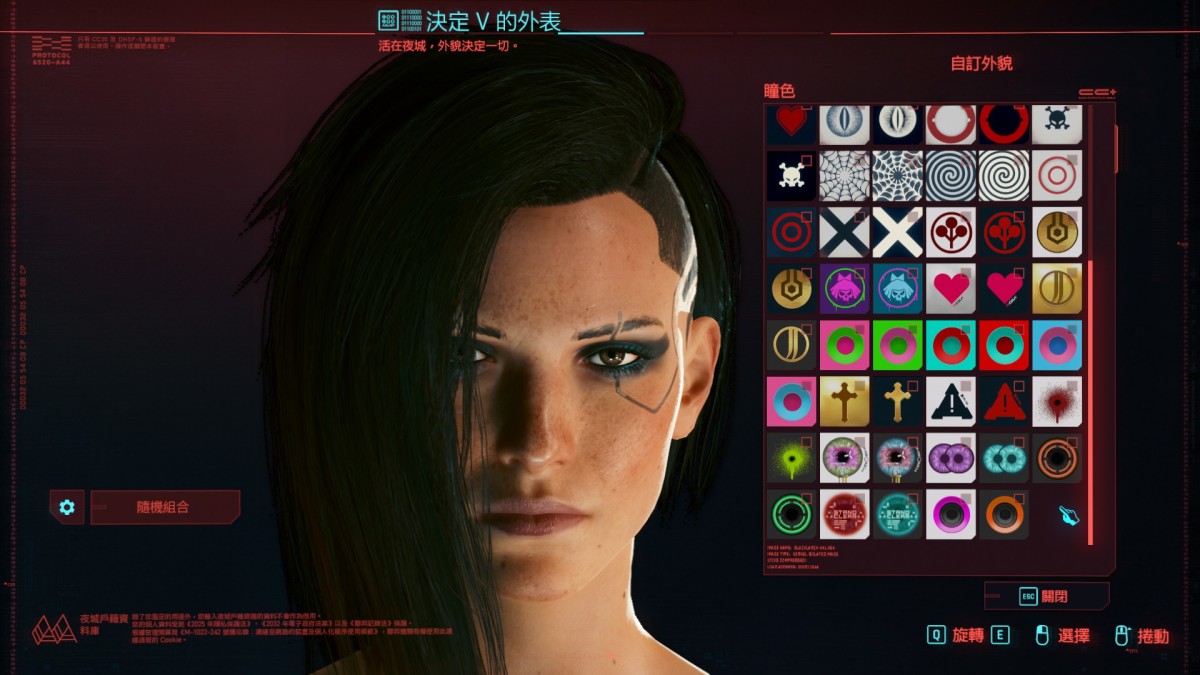The height and width of the screenshot is (675, 1200).
Task: Select the teal cat-skull eye swatch
Action: pos(898,289)
